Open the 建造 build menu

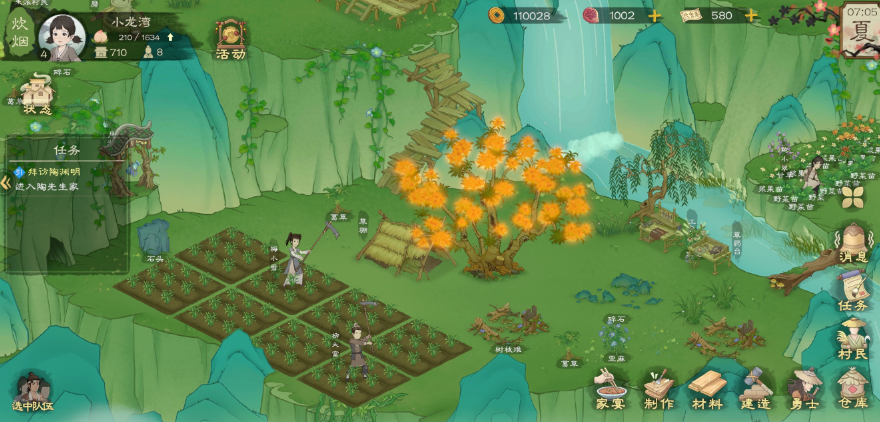tap(757, 389)
